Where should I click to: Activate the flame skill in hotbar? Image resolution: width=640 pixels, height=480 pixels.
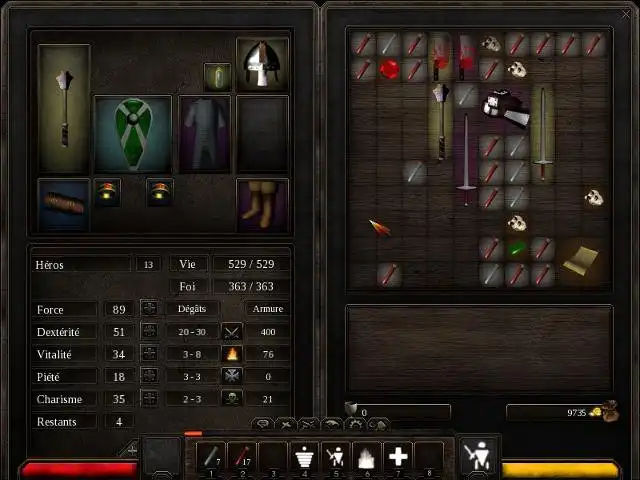[x=366, y=457]
